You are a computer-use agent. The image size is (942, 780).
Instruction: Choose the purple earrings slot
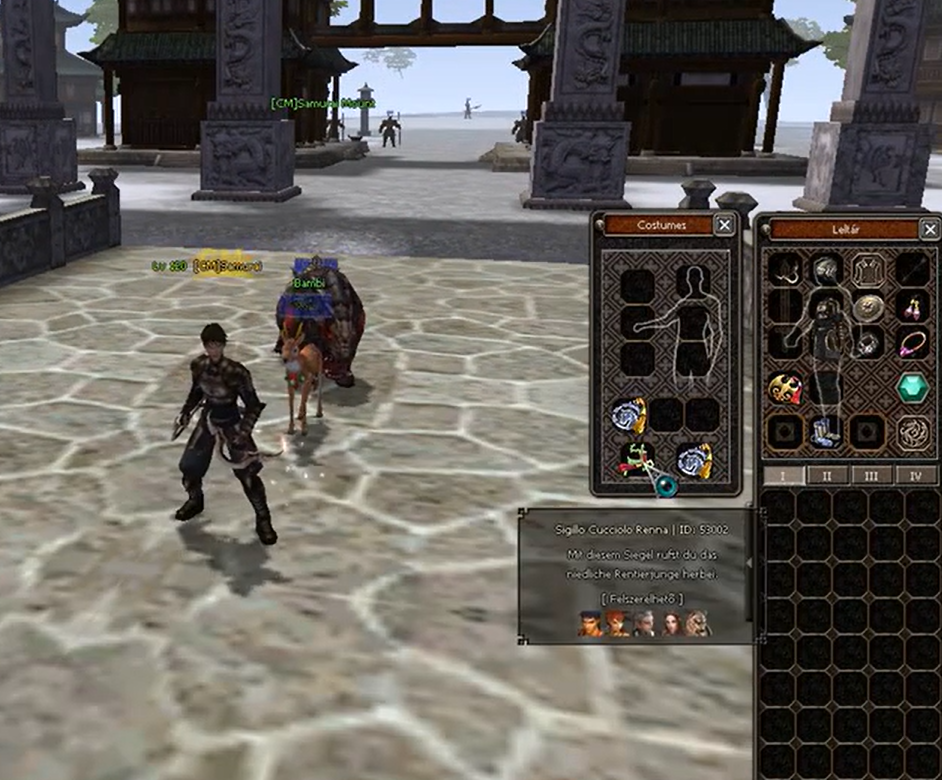911,307
